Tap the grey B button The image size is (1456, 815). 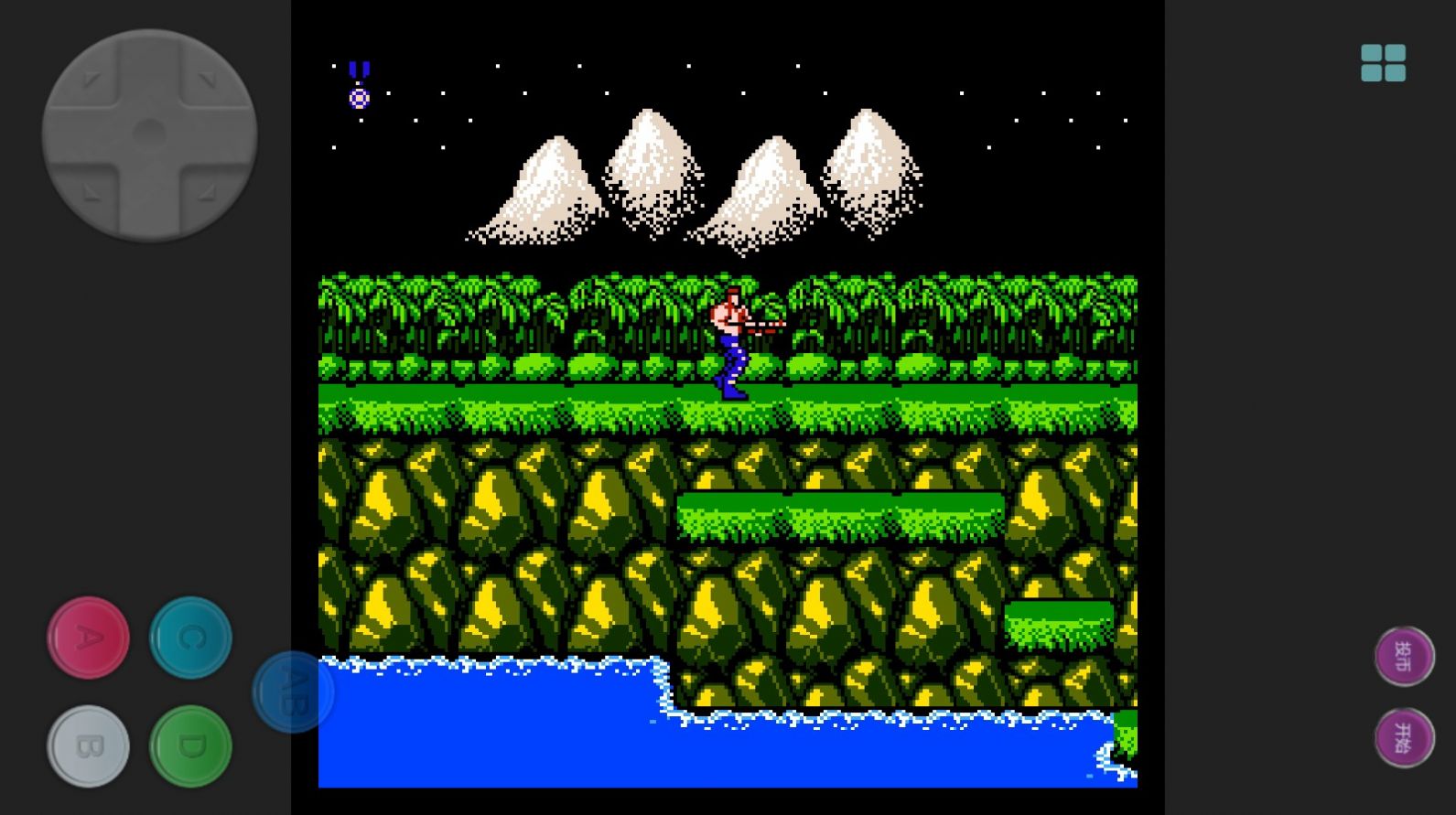click(x=88, y=745)
